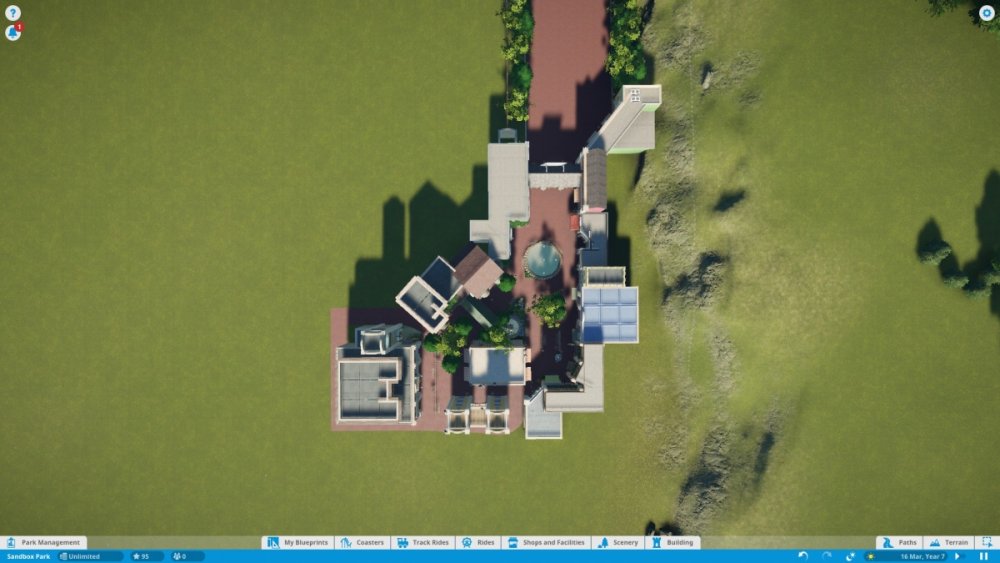
Task: Open the Track Rides category
Action: click(423, 542)
